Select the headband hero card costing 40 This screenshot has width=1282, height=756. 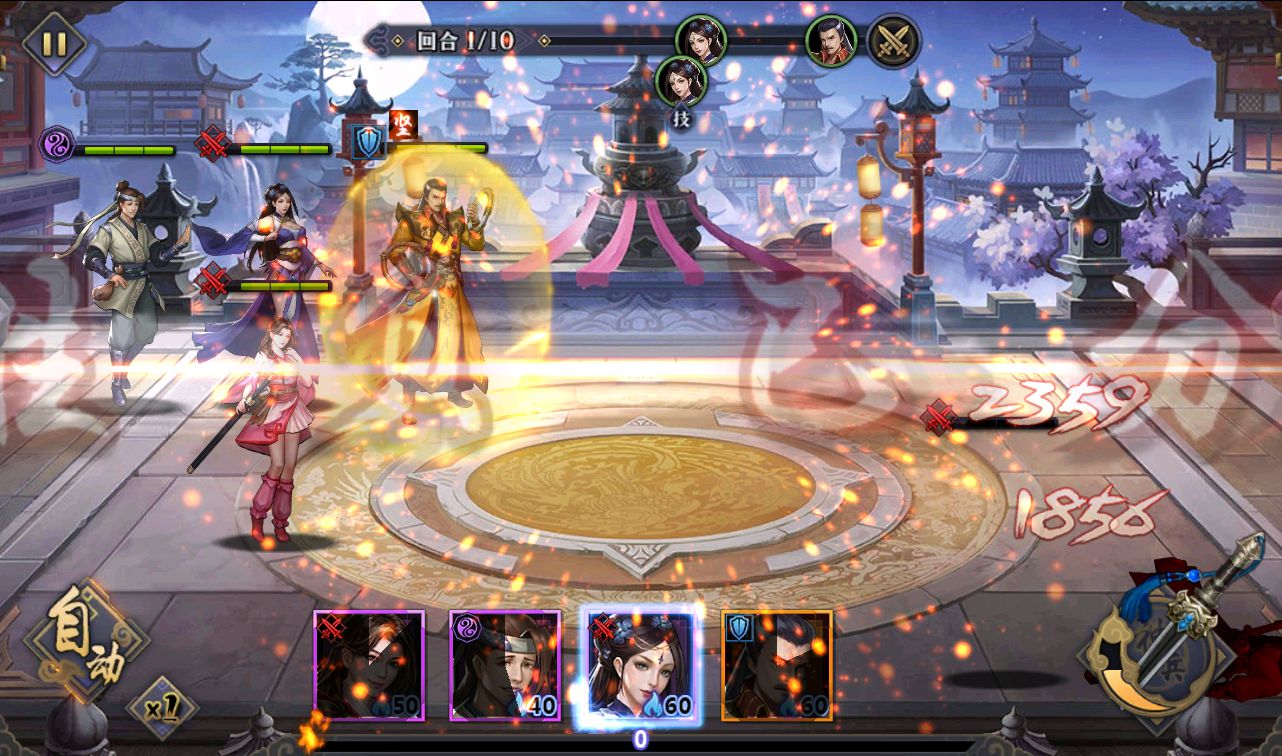(x=505, y=665)
